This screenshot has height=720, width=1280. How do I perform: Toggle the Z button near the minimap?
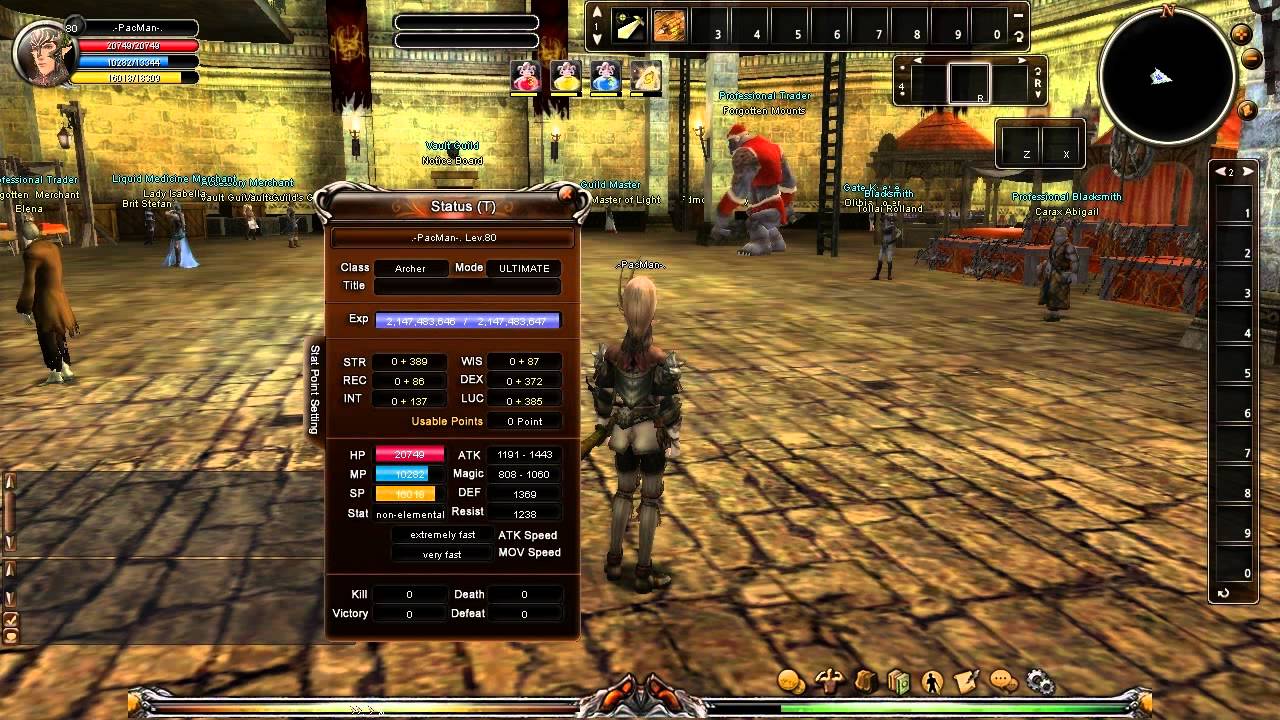pos(1020,144)
